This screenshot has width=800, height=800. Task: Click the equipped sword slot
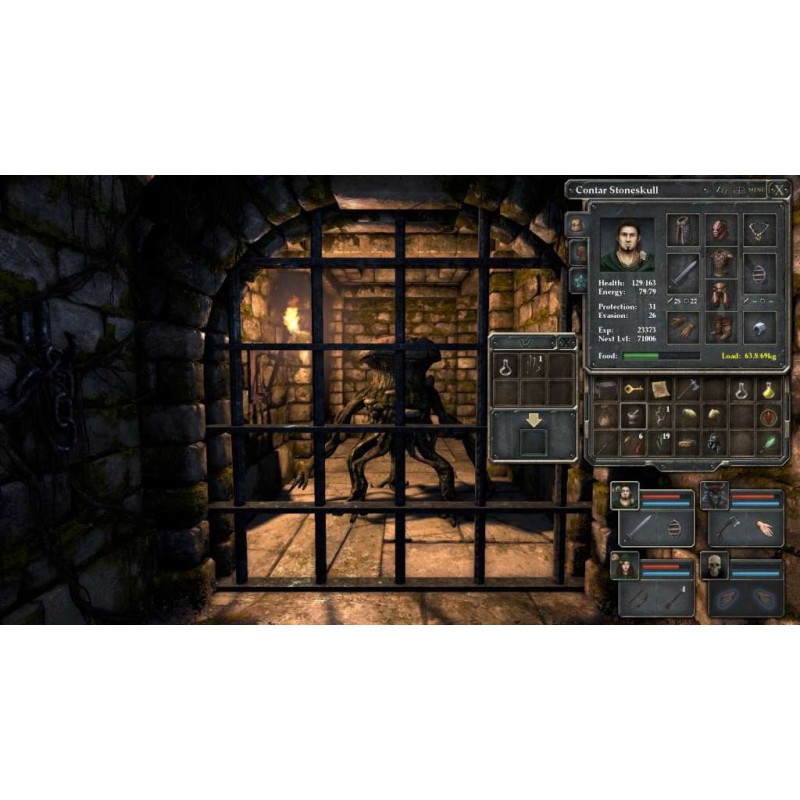pos(684,270)
